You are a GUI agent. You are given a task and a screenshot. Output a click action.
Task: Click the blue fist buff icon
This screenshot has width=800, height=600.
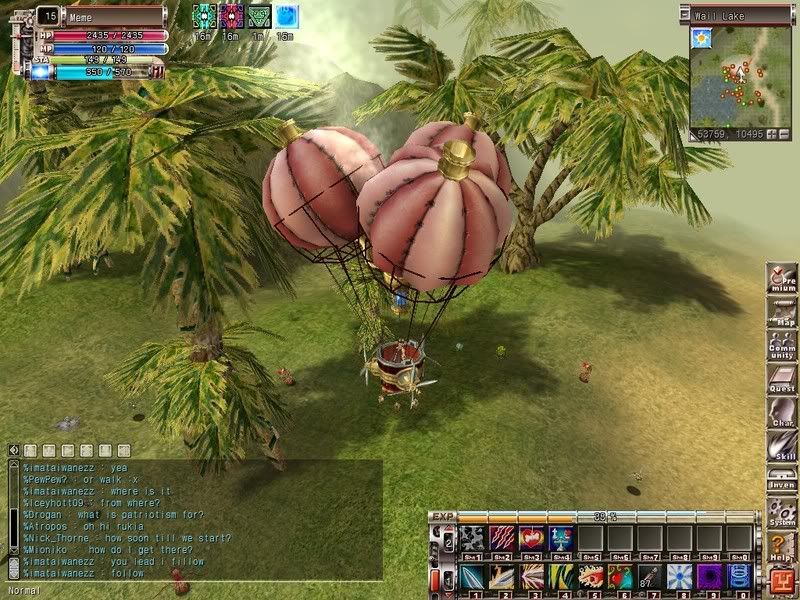(286, 16)
